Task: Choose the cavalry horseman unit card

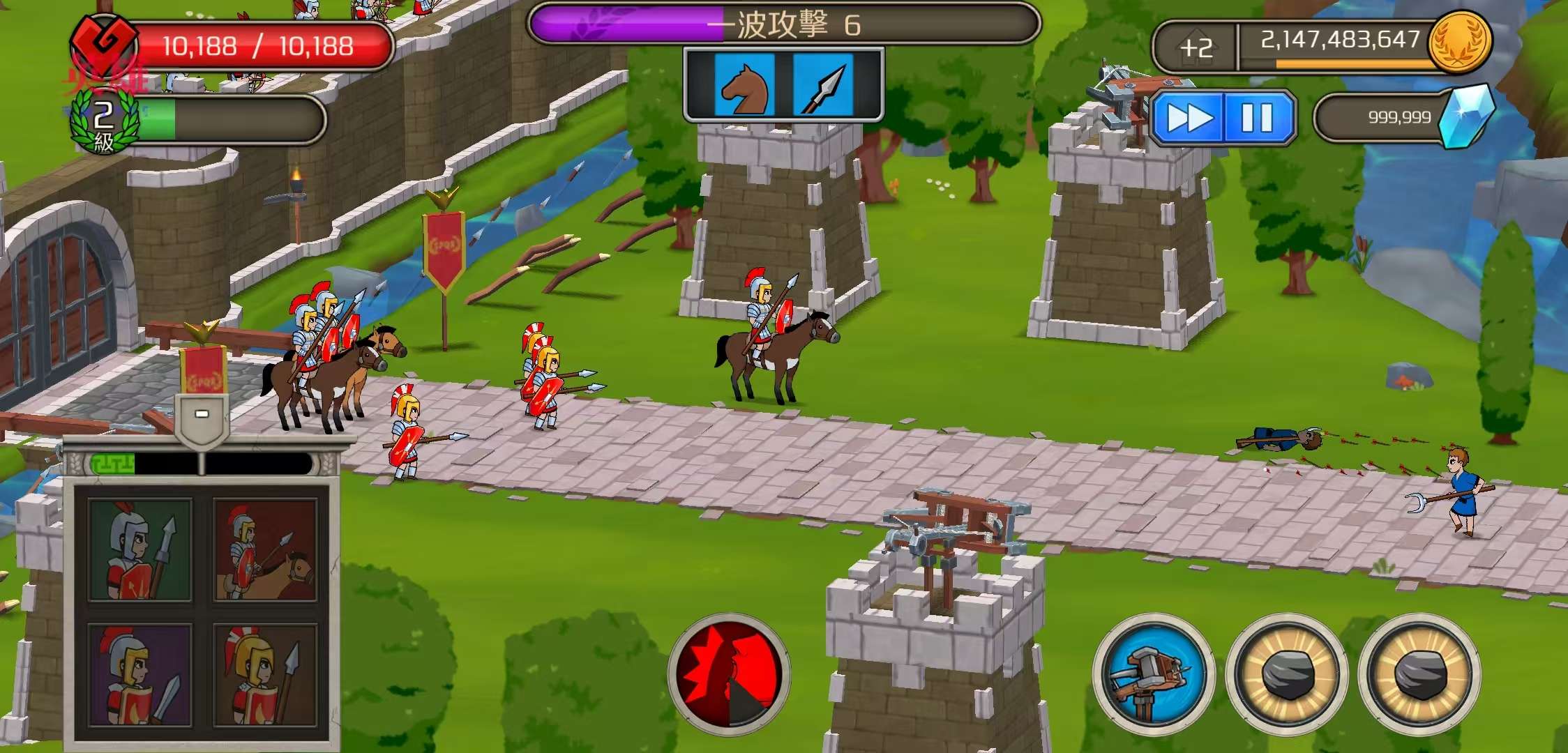Action: [x=265, y=550]
